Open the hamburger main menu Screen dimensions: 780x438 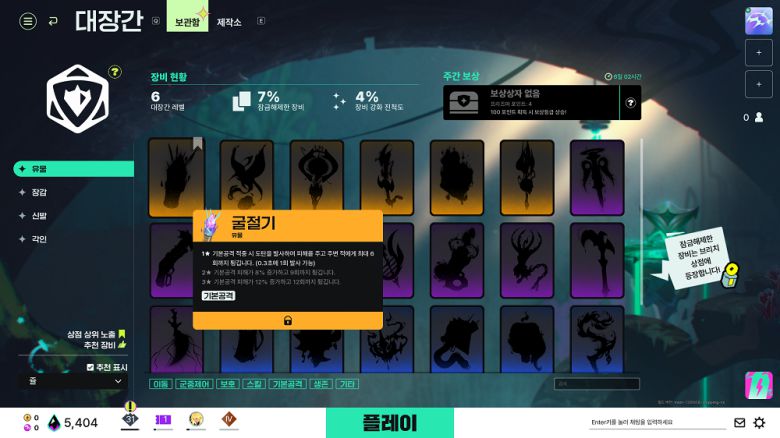(x=28, y=21)
